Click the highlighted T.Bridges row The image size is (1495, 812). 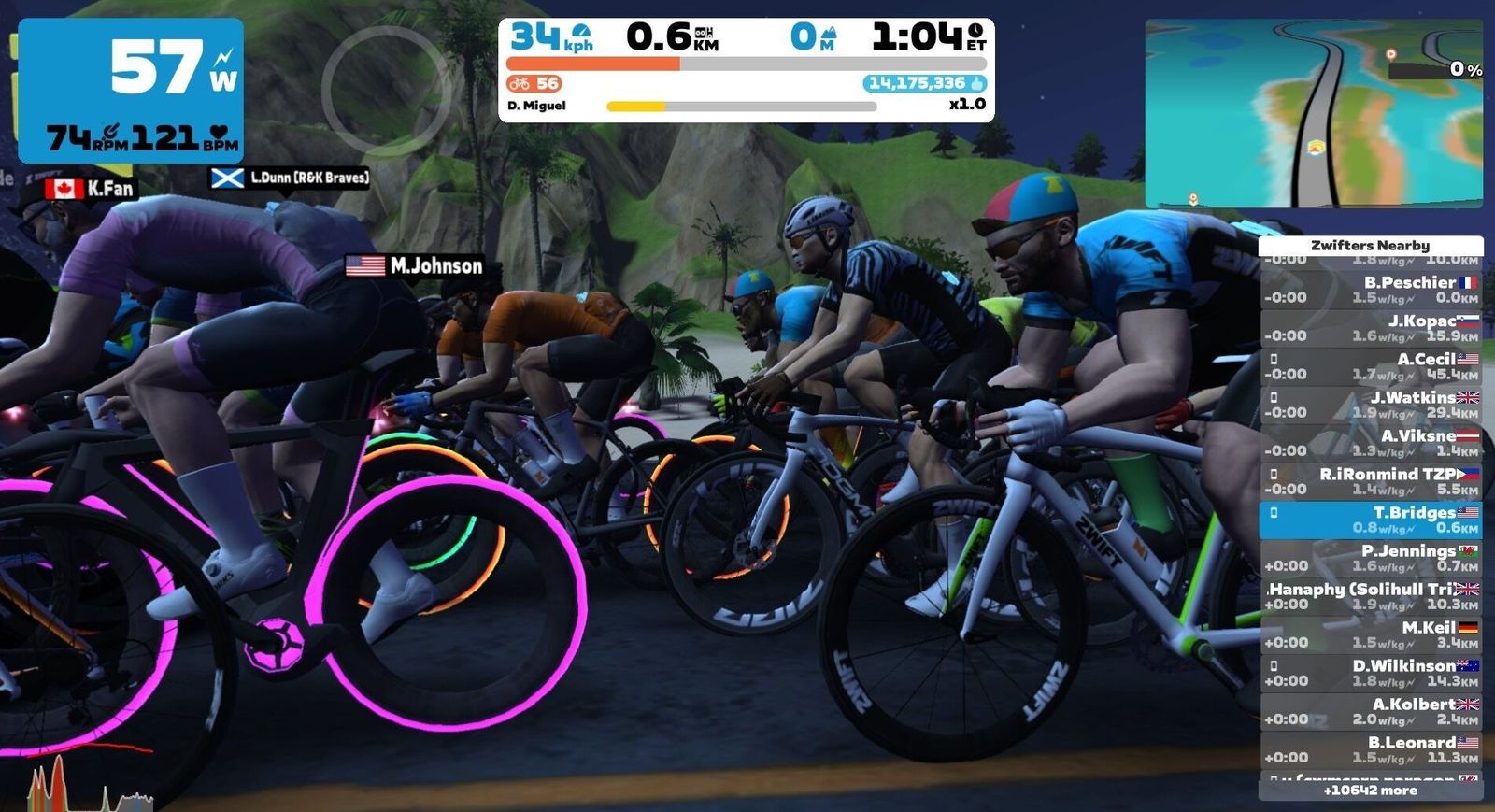click(x=1371, y=520)
